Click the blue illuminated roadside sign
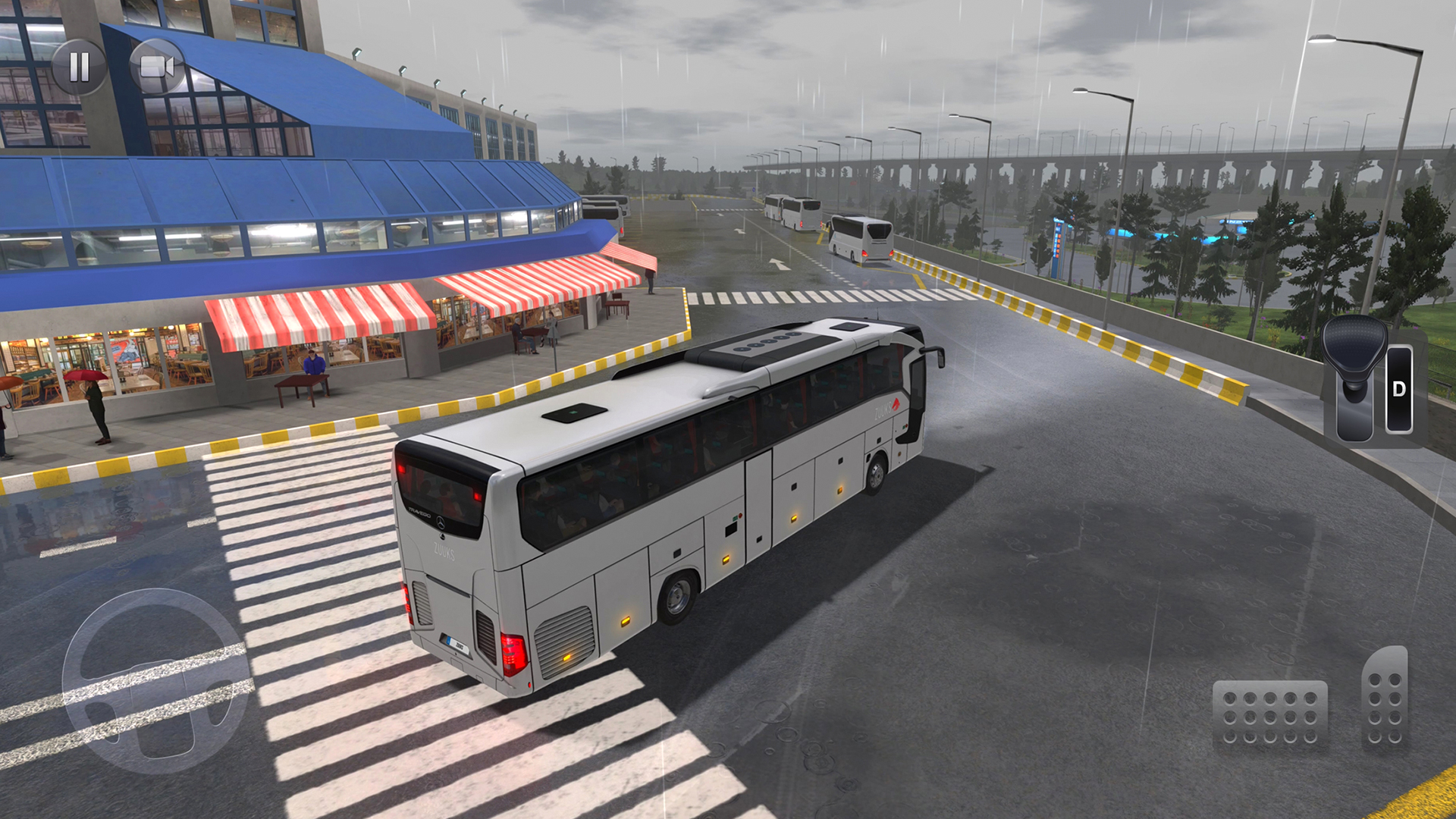 (1059, 239)
